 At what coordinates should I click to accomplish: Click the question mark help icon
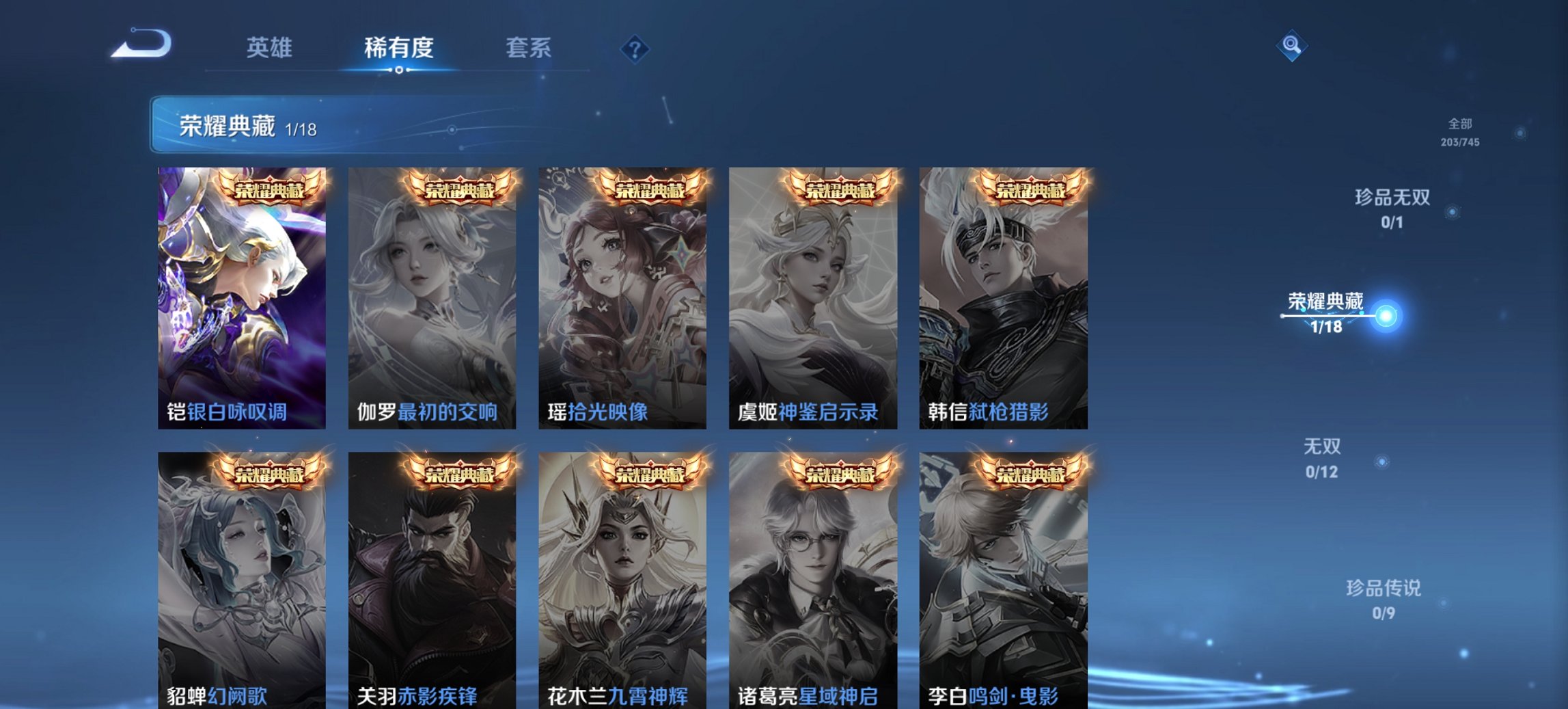click(x=635, y=48)
